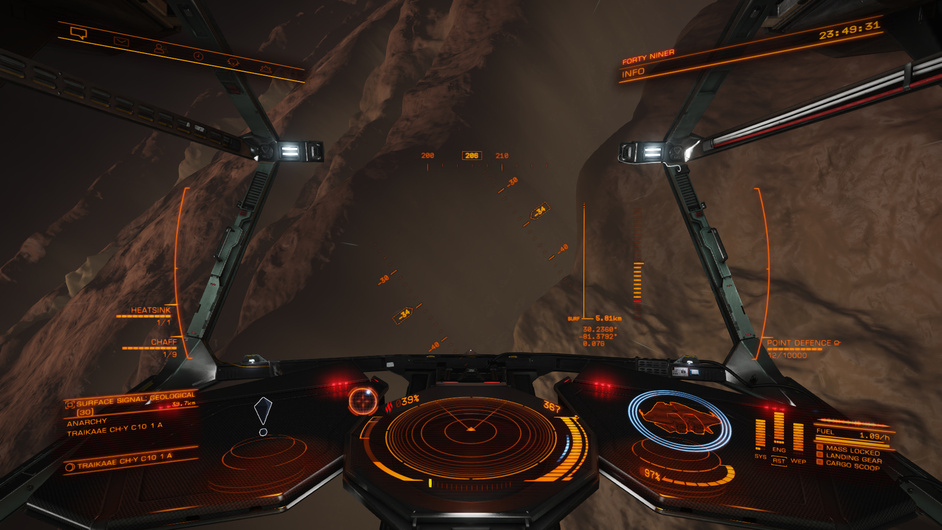Open the Info panel header
942x530 pixels.
(633, 73)
